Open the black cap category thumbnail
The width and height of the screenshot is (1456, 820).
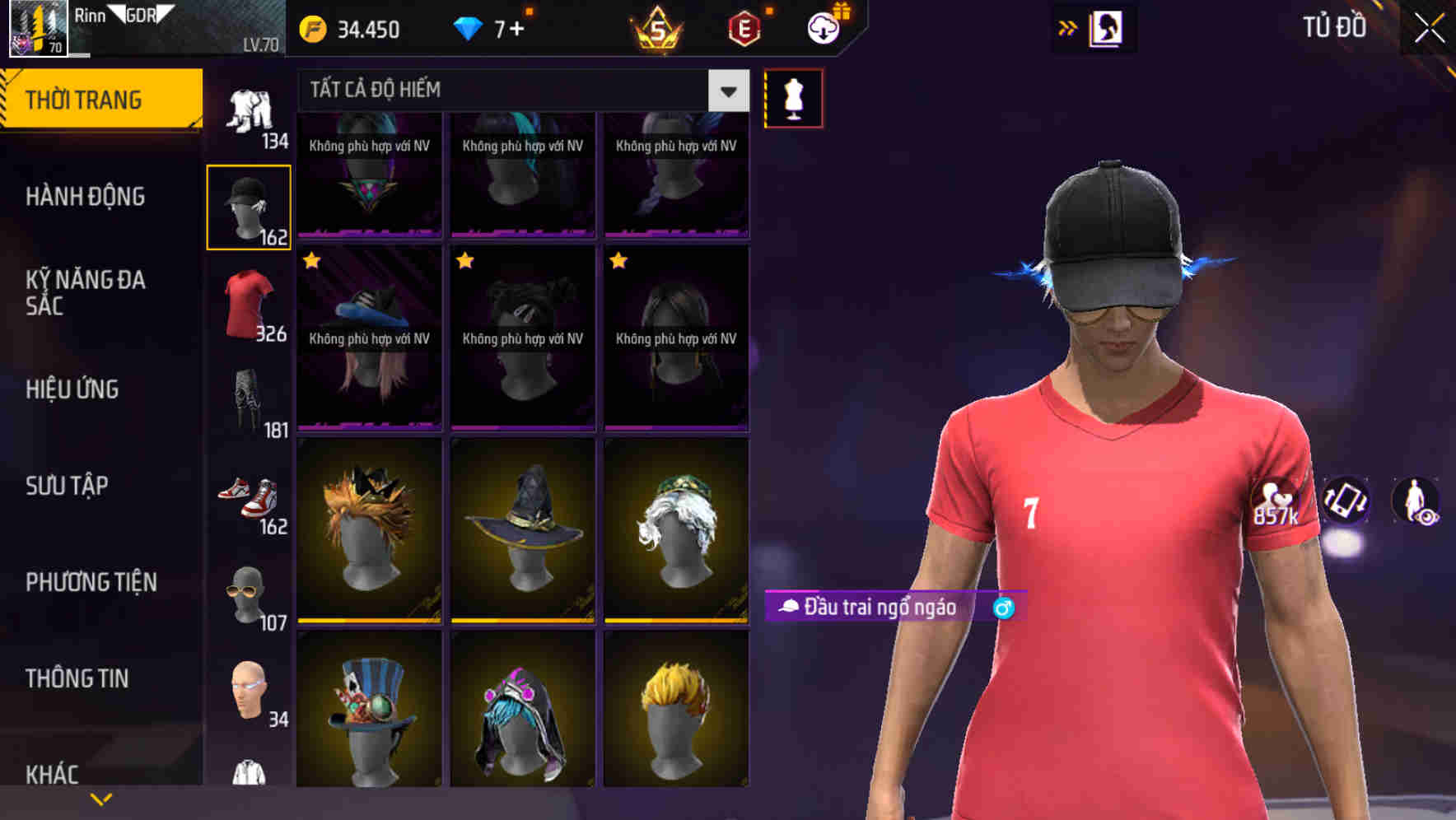(249, 204)
